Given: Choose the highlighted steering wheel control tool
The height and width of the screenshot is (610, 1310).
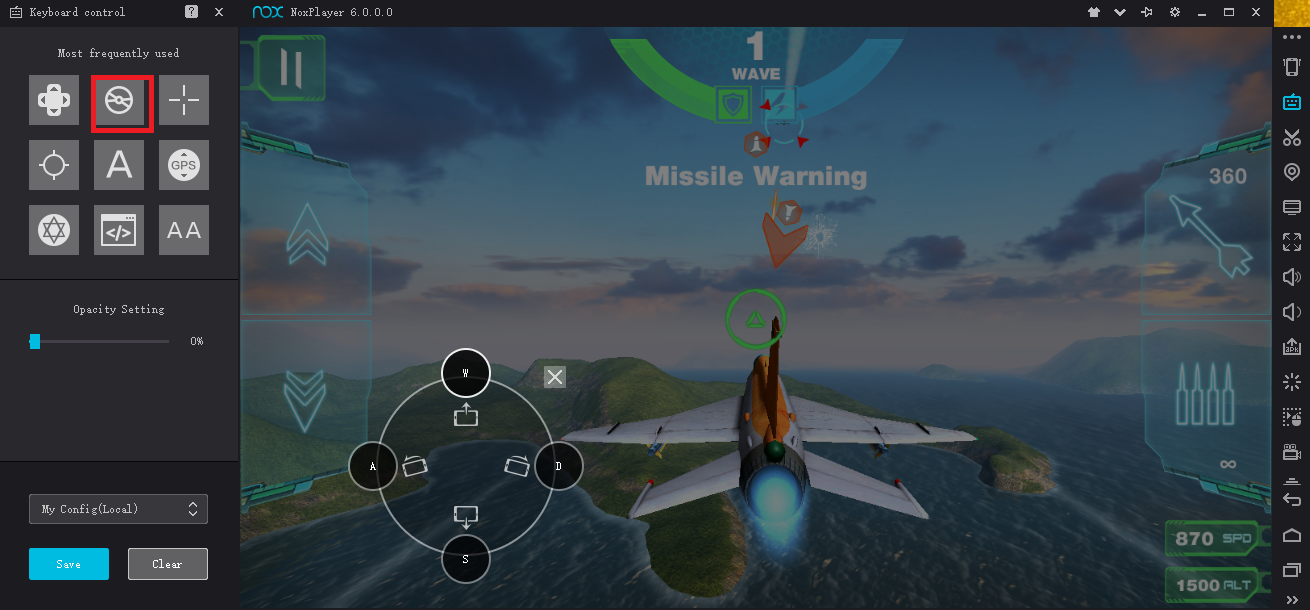Looking at the screenshot, I should 122,102.
